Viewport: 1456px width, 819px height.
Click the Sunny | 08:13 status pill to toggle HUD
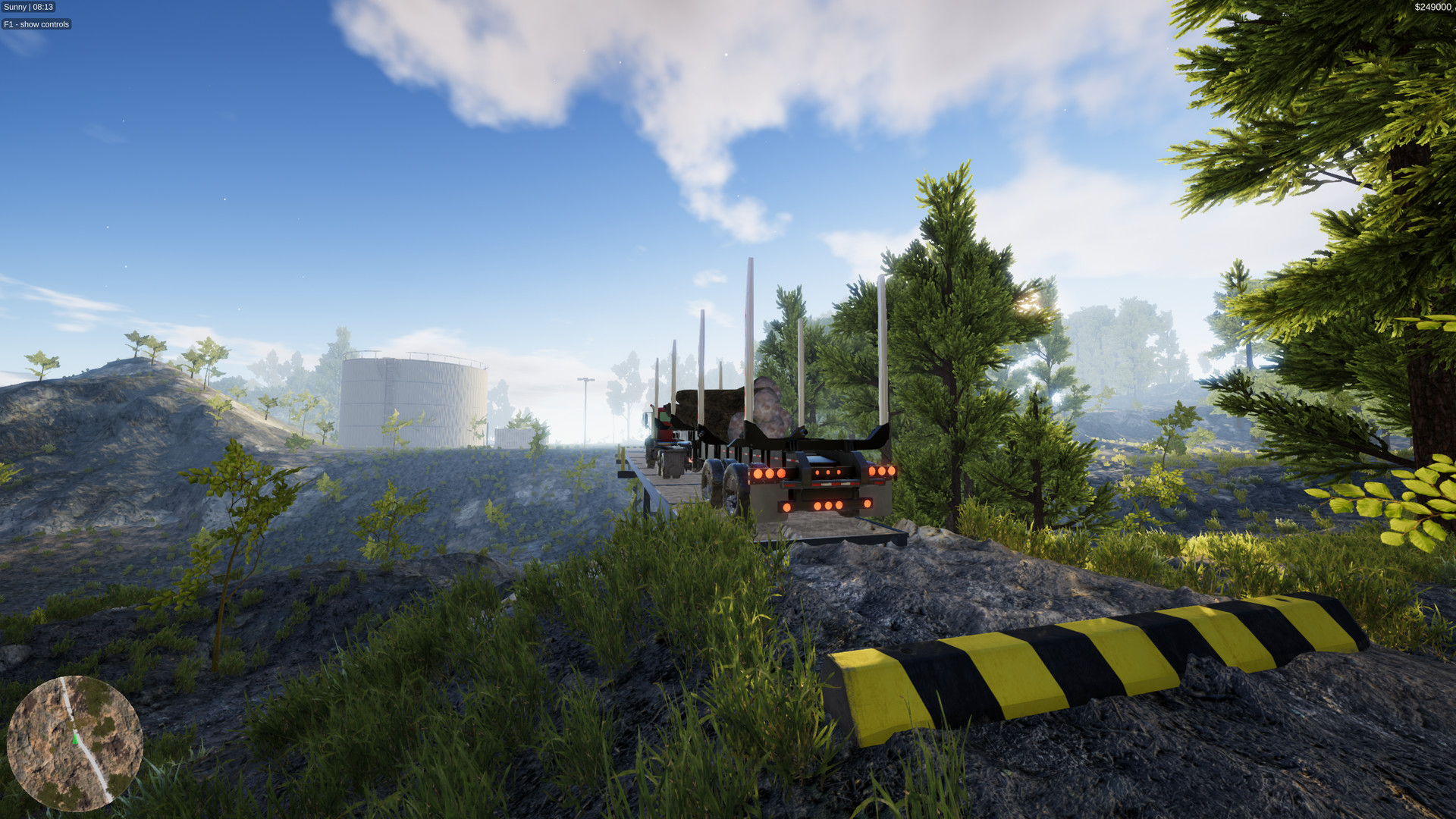coord(28,7)
